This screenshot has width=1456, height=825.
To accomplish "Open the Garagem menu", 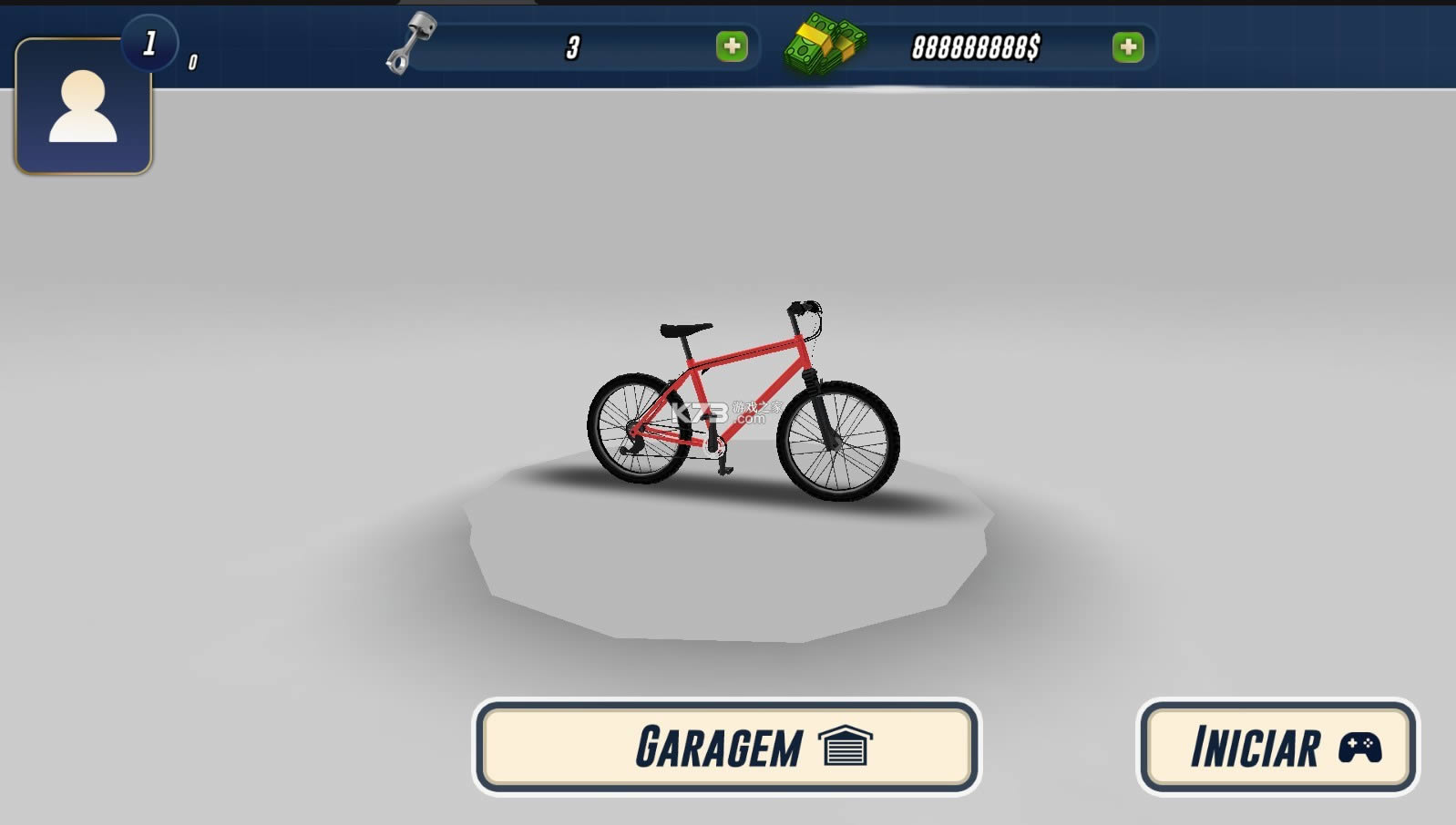I will (x=726, y=747).
